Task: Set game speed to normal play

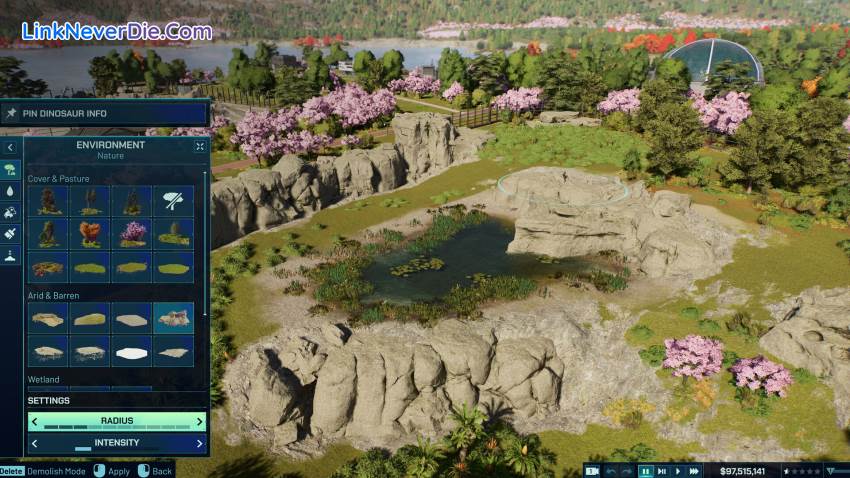Action: [x=678, y=470]
